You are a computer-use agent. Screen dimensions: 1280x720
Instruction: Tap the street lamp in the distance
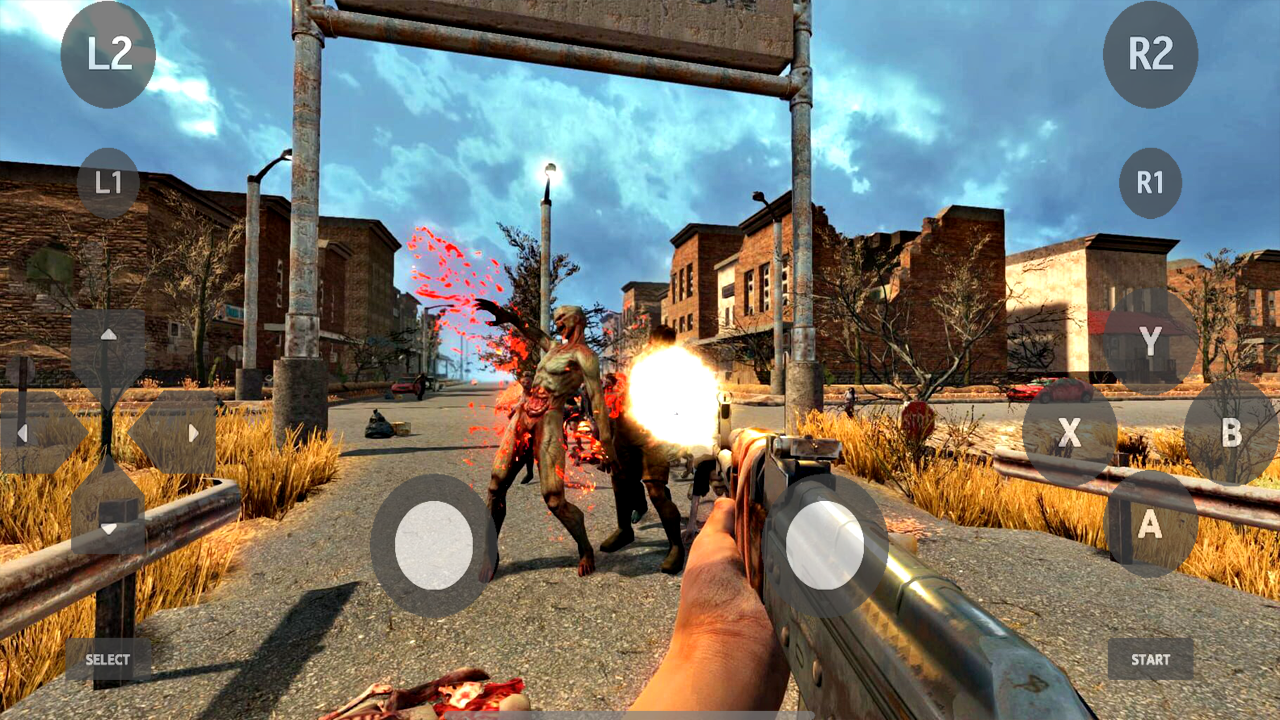tap(551, 170)
